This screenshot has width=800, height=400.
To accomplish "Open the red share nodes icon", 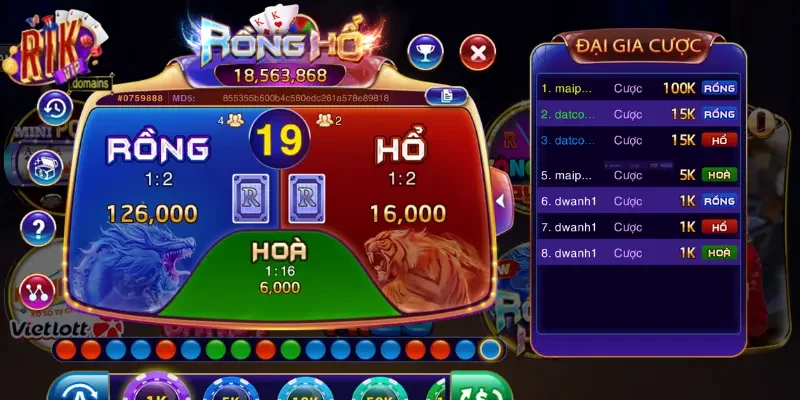I will [x=37, y=291].
